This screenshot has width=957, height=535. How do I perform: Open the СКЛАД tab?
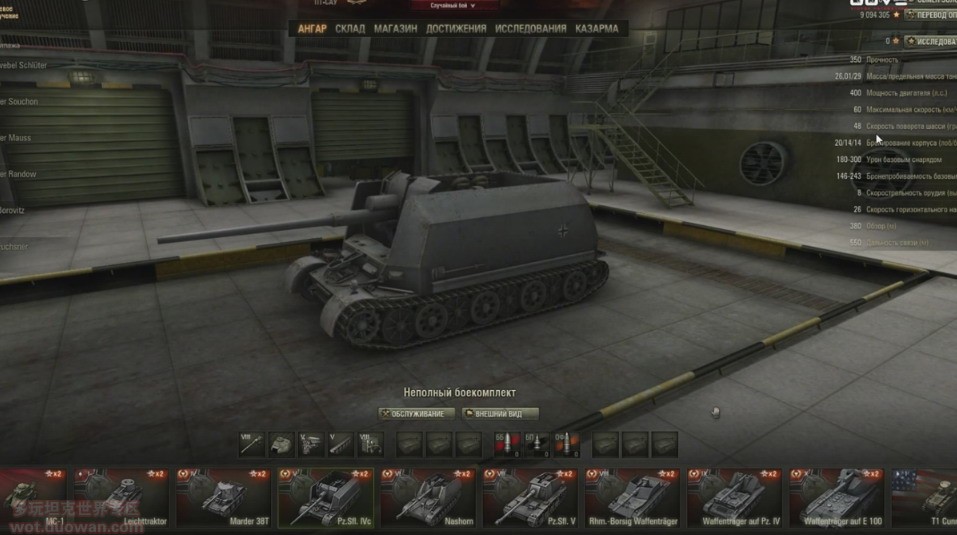point(350,28)
